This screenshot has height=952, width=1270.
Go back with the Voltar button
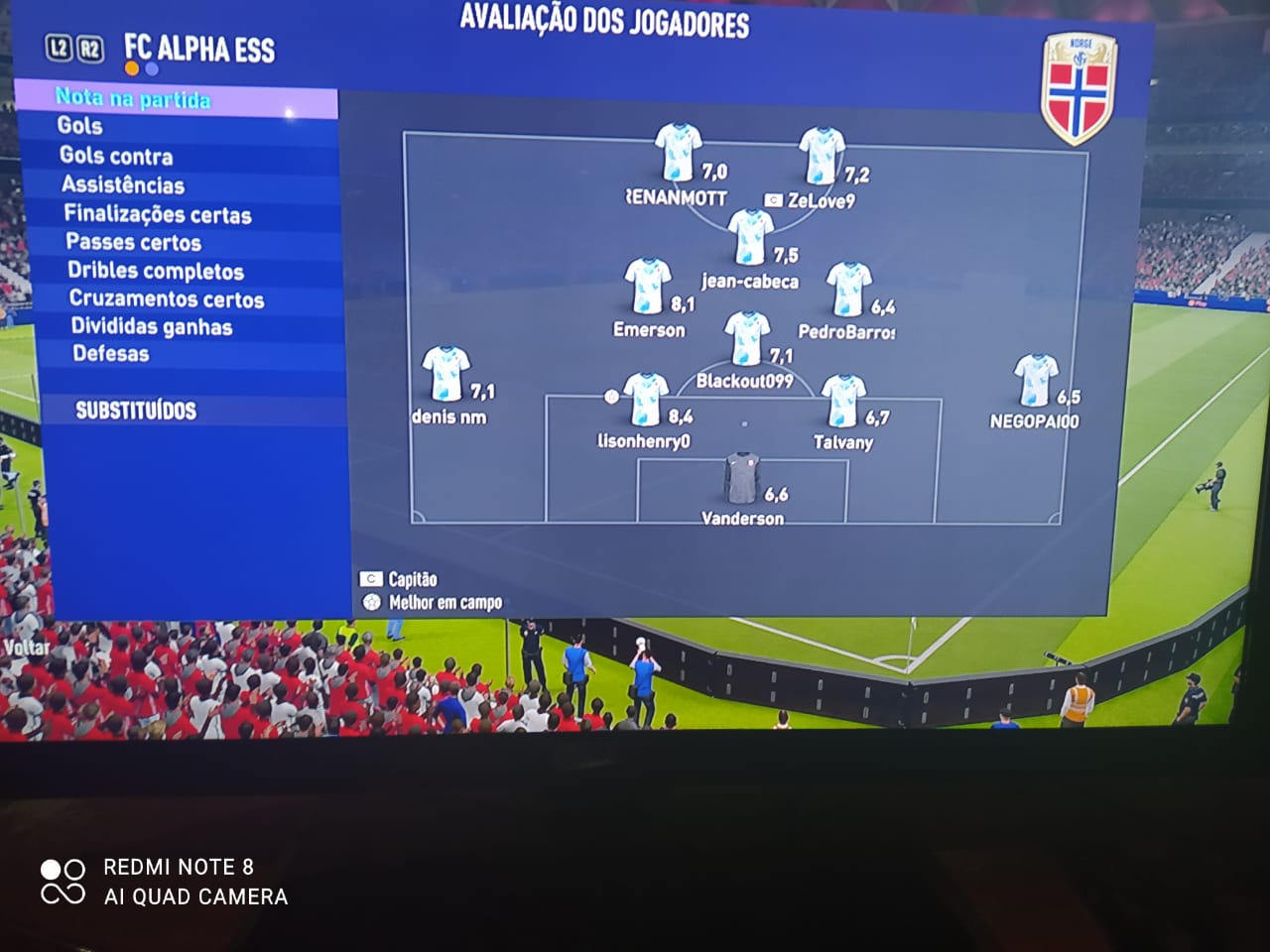26,648
